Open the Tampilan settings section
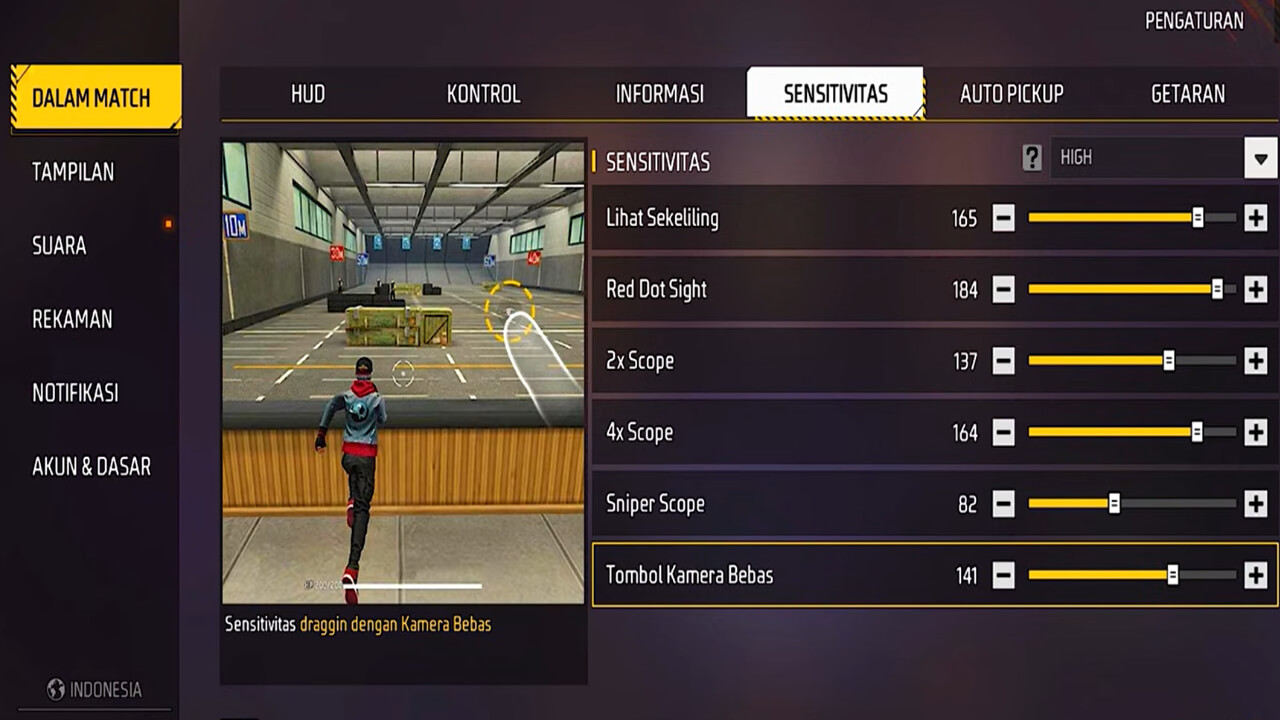The image size is (1280, 720). [x=73, y=172]
